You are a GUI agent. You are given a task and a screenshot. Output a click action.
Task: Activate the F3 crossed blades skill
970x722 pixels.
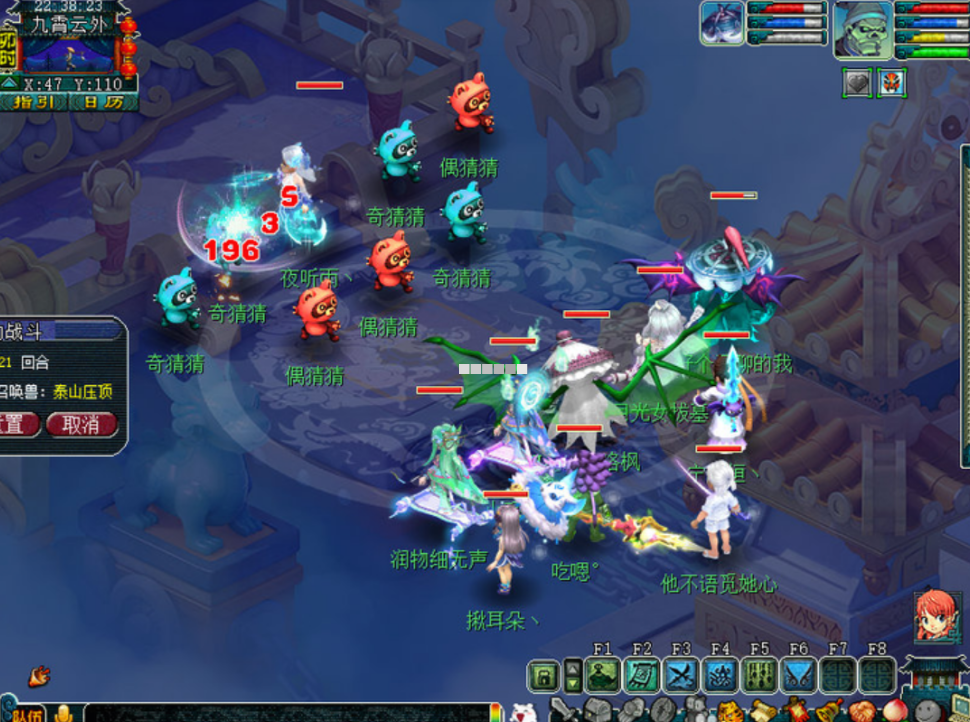point(681,676)
